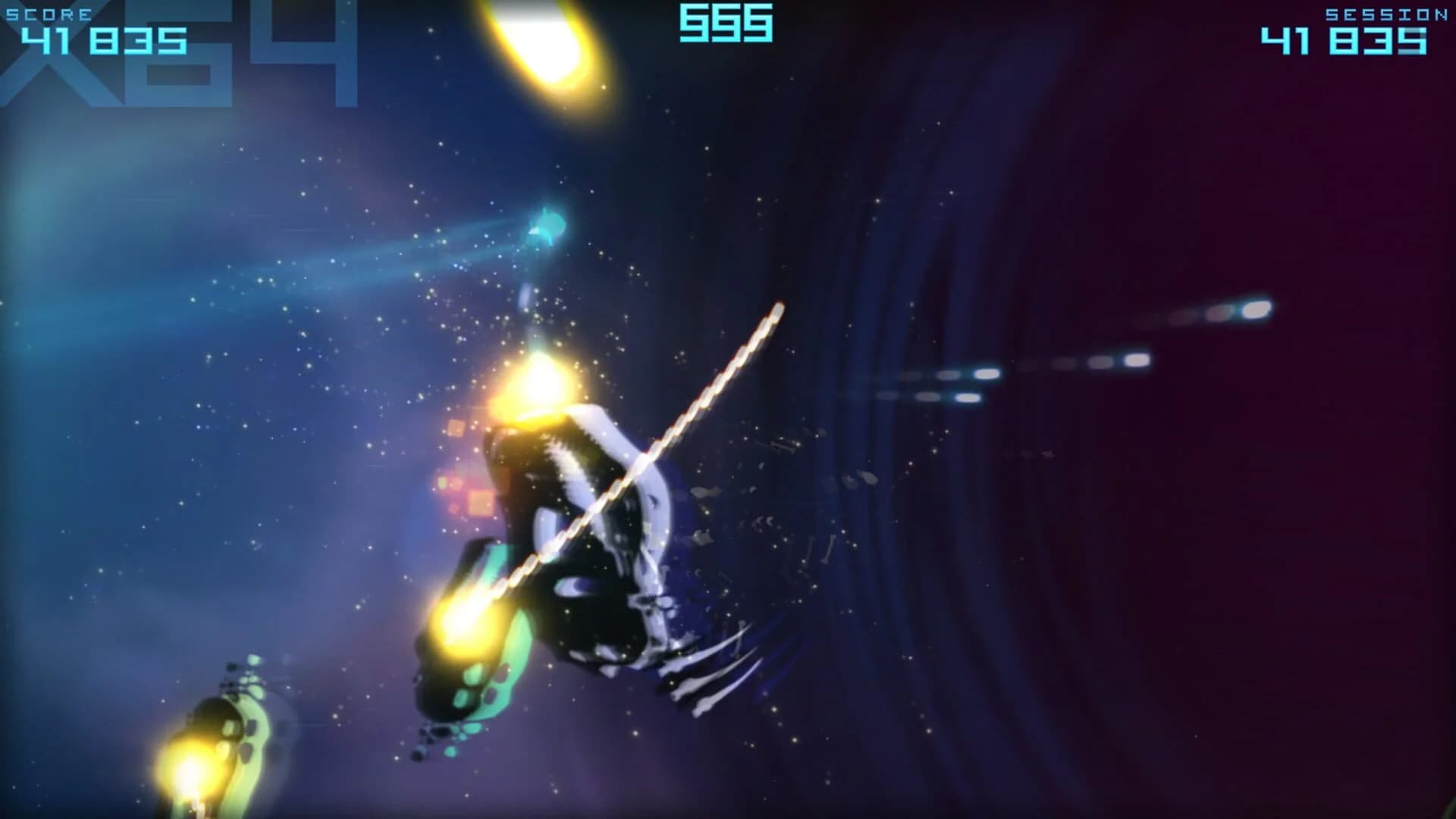Toggle the red SCORE label in the top left
Viewport: 1456px width, 819px height.
pos(49,11)
